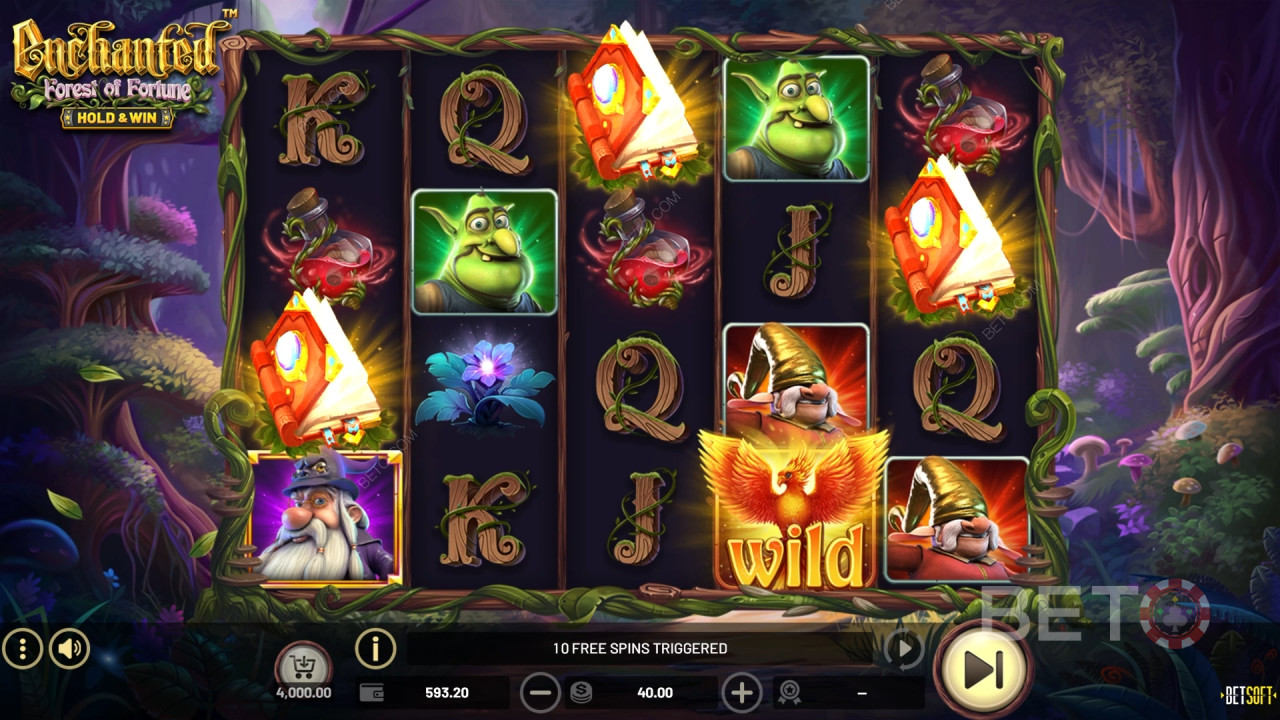Click the large skip spin button
This screenshot has height=720, width=1280.
pyautogui.click(x=983, y=668)
